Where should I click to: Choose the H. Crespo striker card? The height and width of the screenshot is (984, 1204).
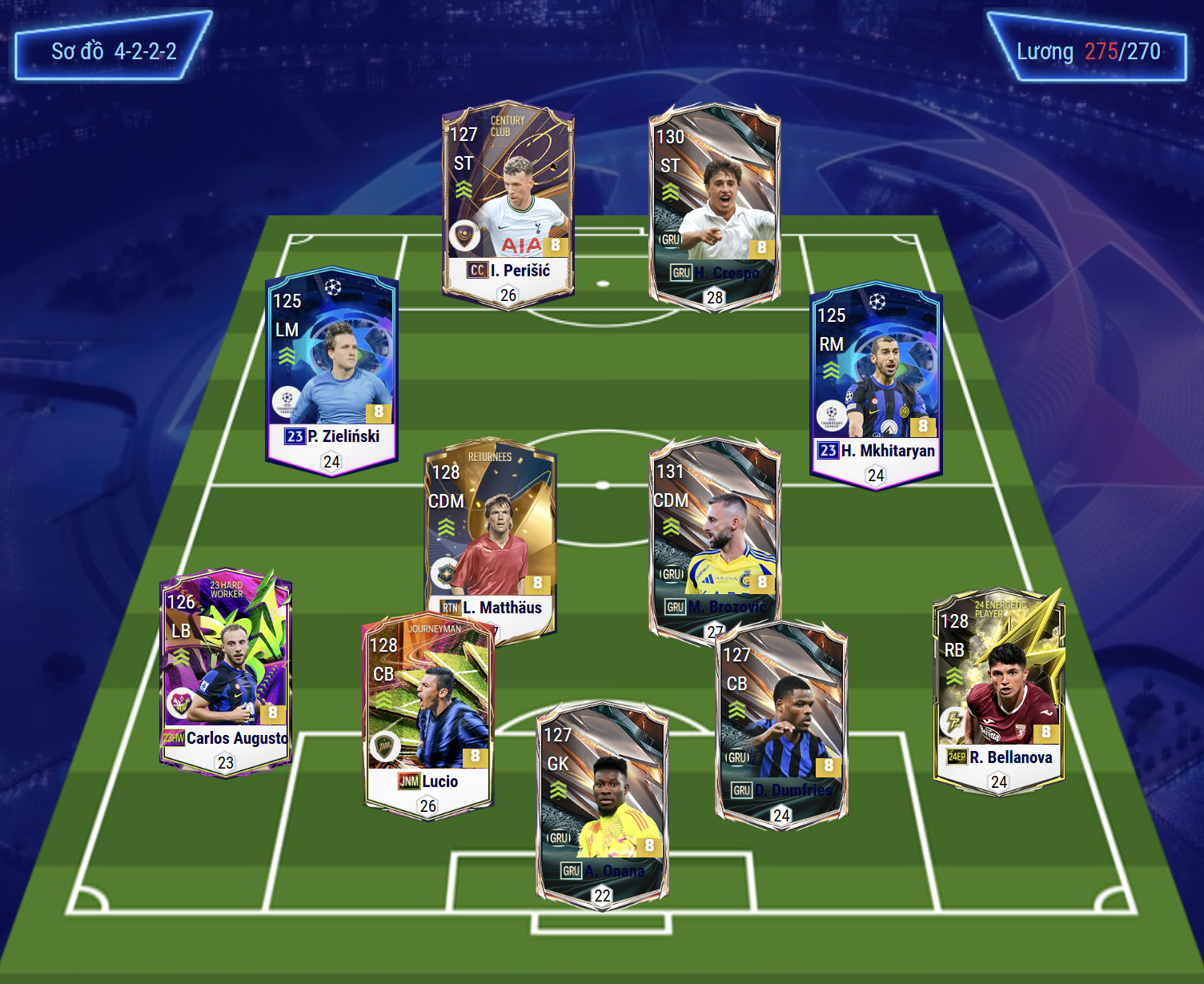tap(714, 207)
